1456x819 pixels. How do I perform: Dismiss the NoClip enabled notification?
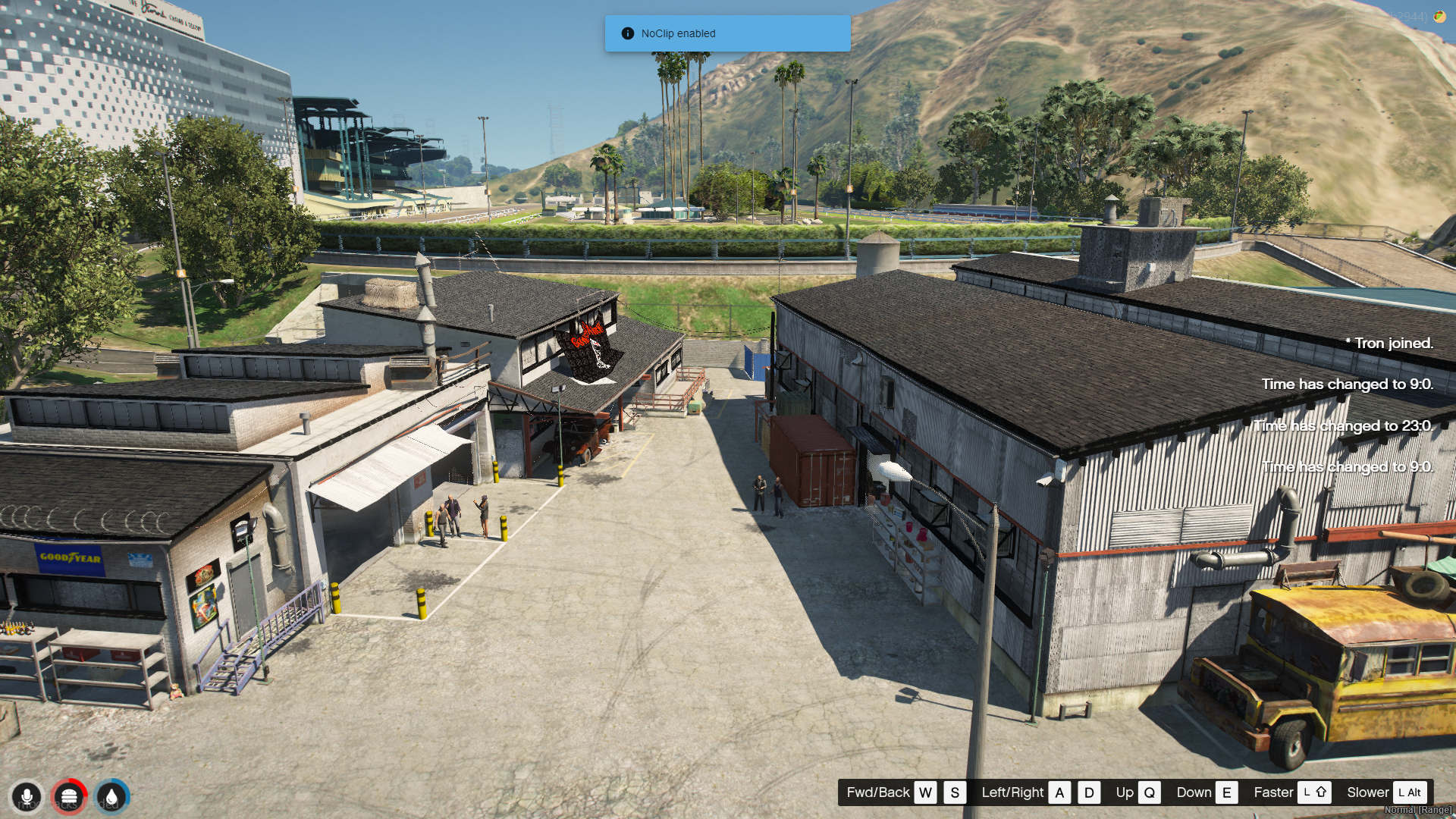(x=727, y=33)
